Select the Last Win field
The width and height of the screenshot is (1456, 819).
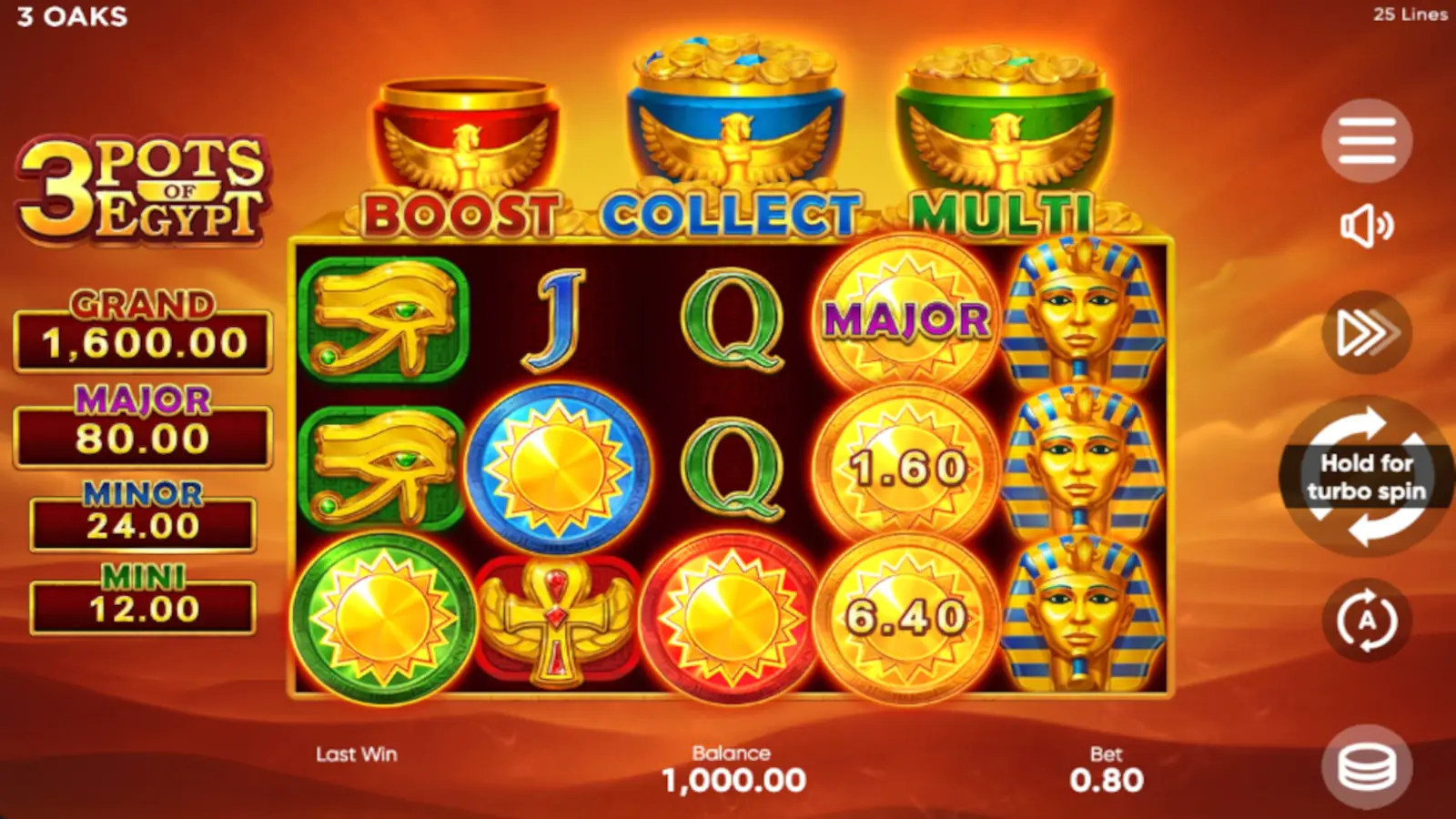(x=355, y=753)
